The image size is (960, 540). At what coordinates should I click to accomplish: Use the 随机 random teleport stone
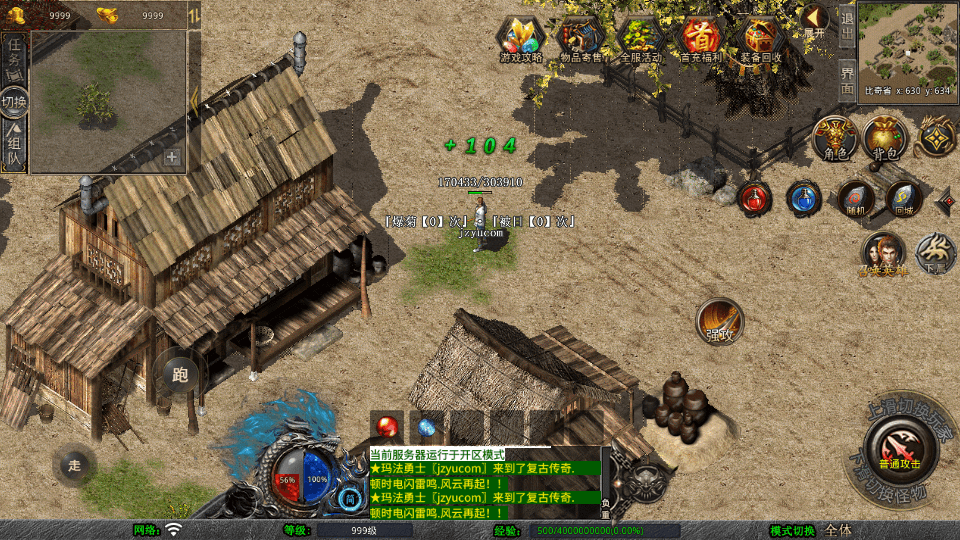tap(856, 199)
